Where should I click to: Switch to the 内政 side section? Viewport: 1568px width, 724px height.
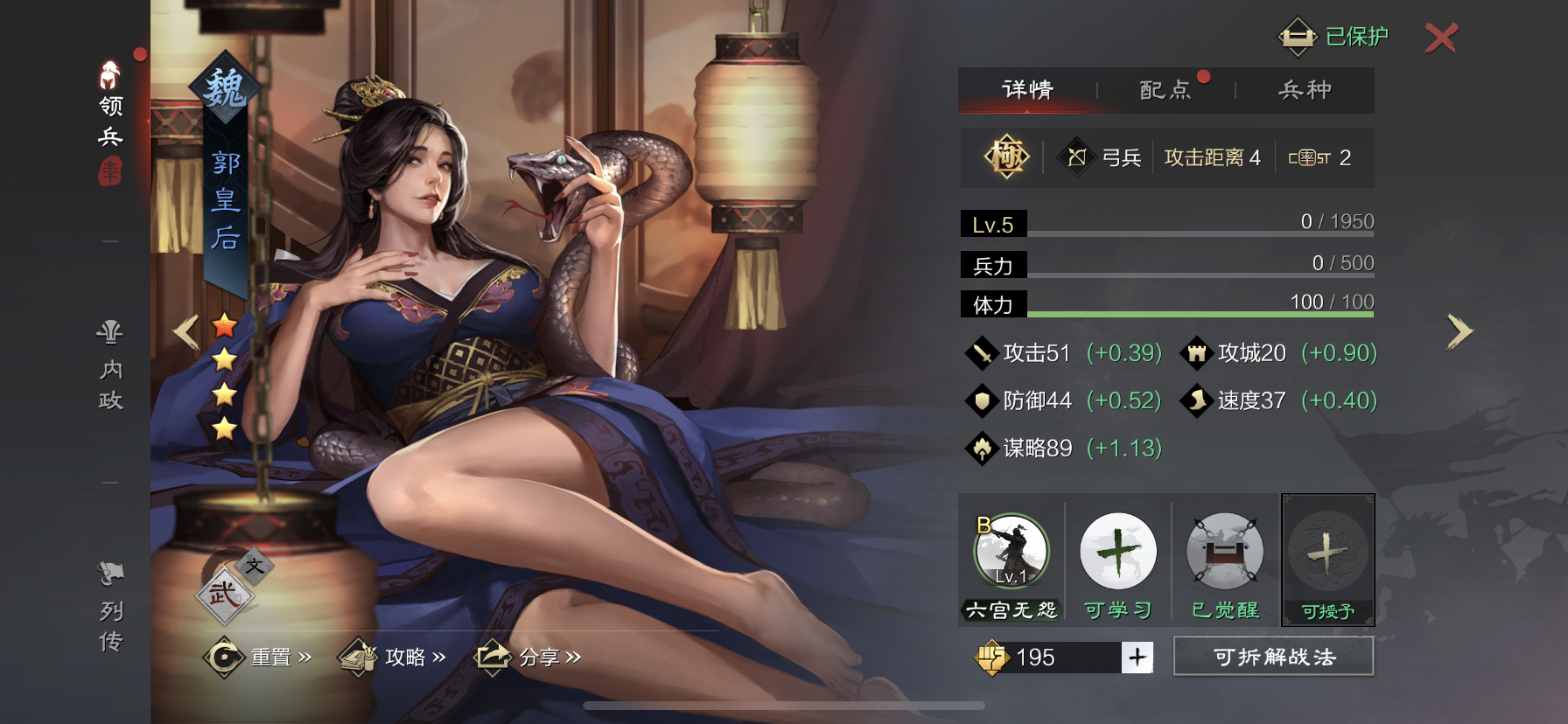(110, 367)
